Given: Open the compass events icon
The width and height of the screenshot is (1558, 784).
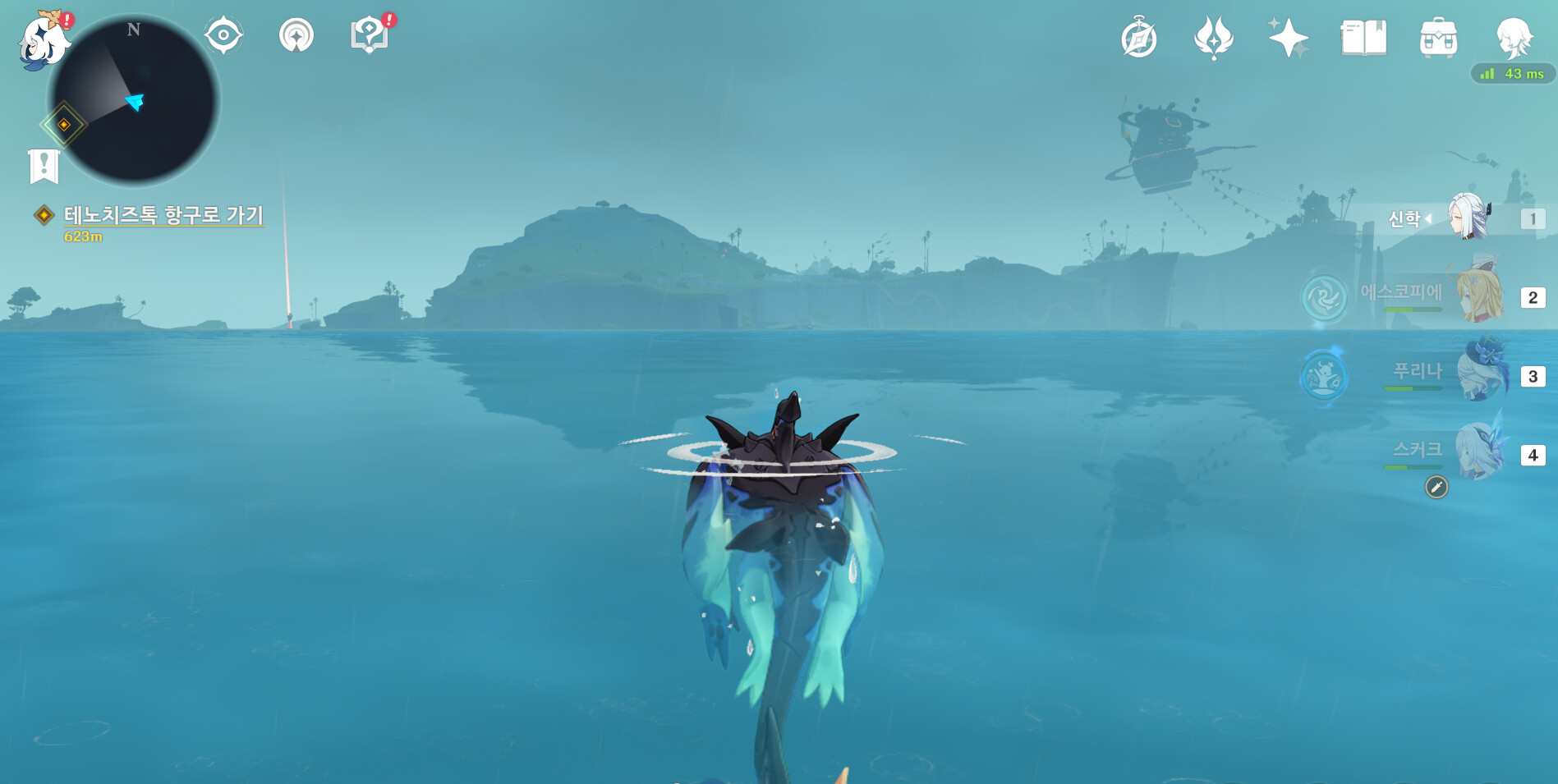Looking at the screenshot, I should [x=1139, y=39].
